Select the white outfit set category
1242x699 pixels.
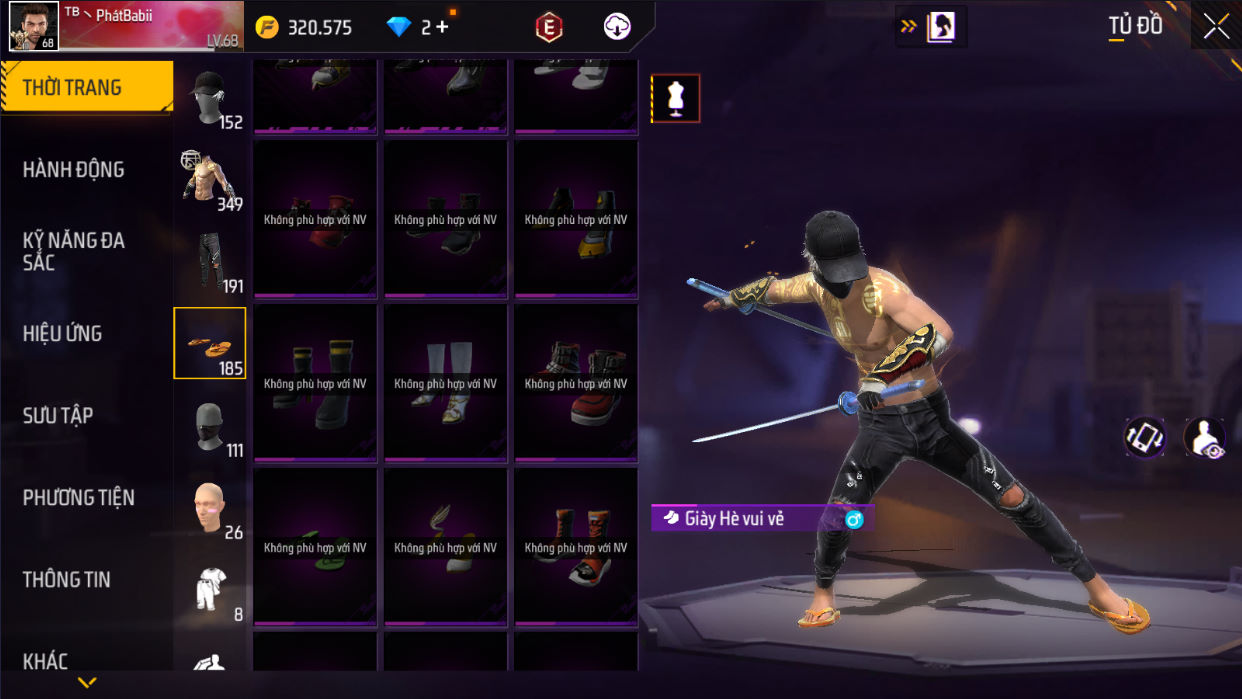[210, 590]
